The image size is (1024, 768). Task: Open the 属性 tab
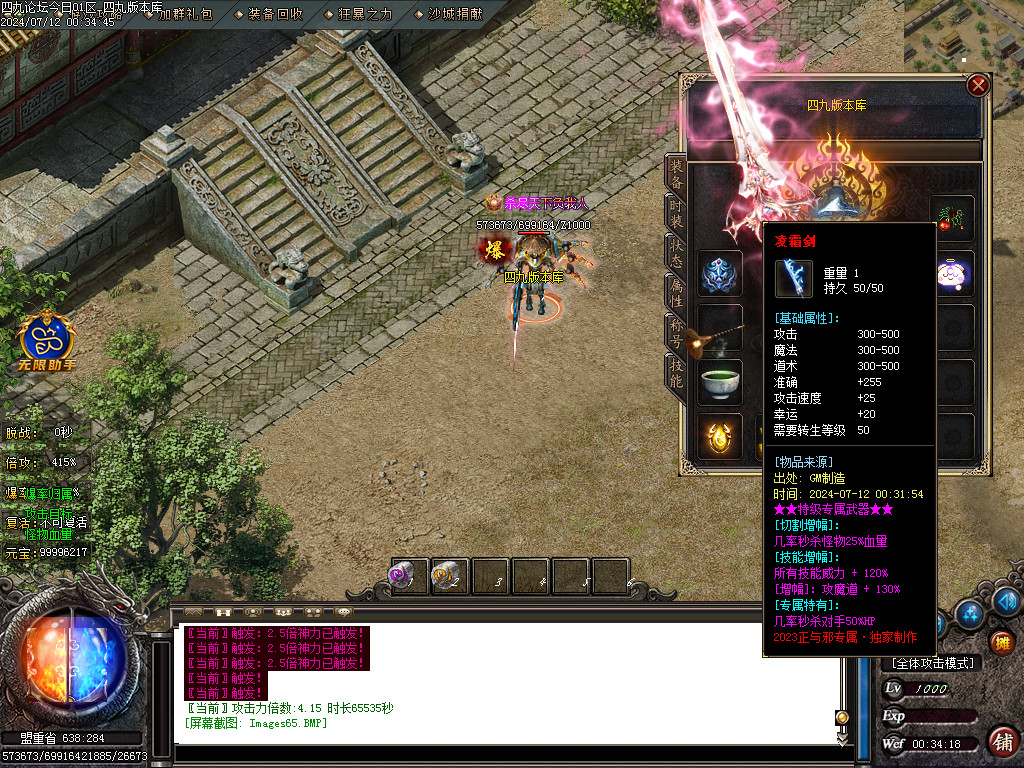click(676, 292)
